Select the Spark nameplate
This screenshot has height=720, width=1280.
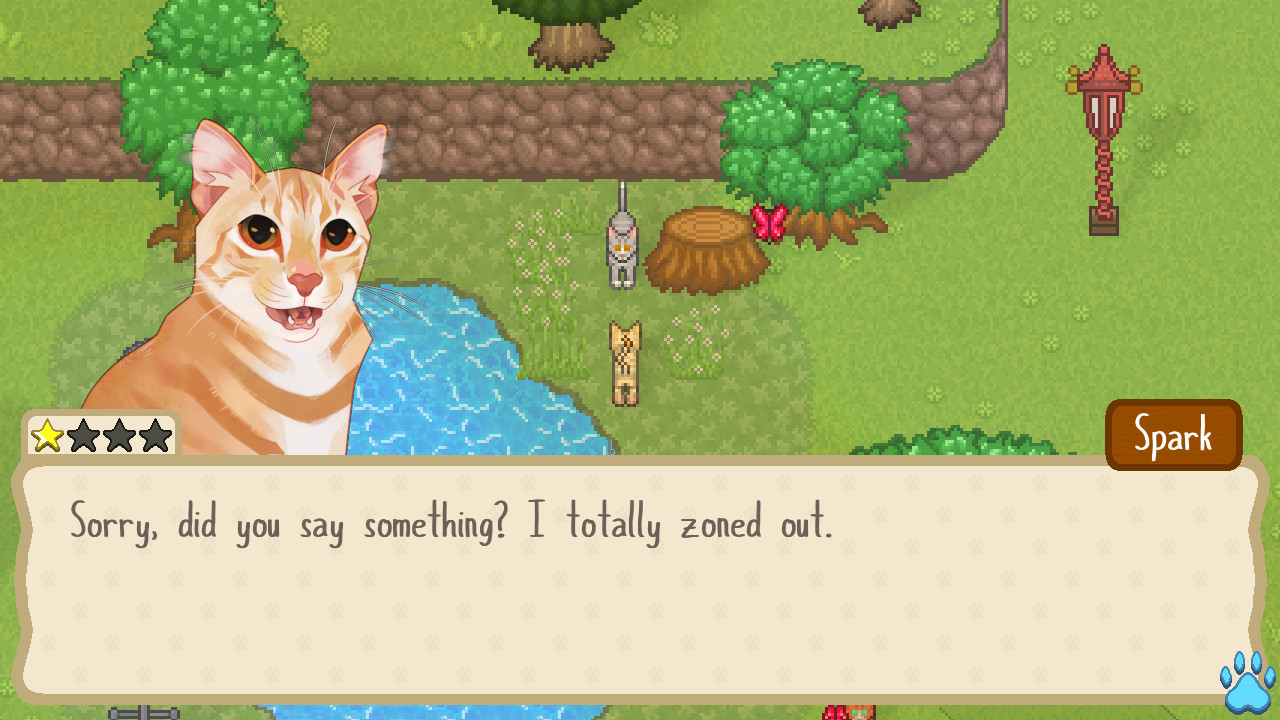[1174, 434]
